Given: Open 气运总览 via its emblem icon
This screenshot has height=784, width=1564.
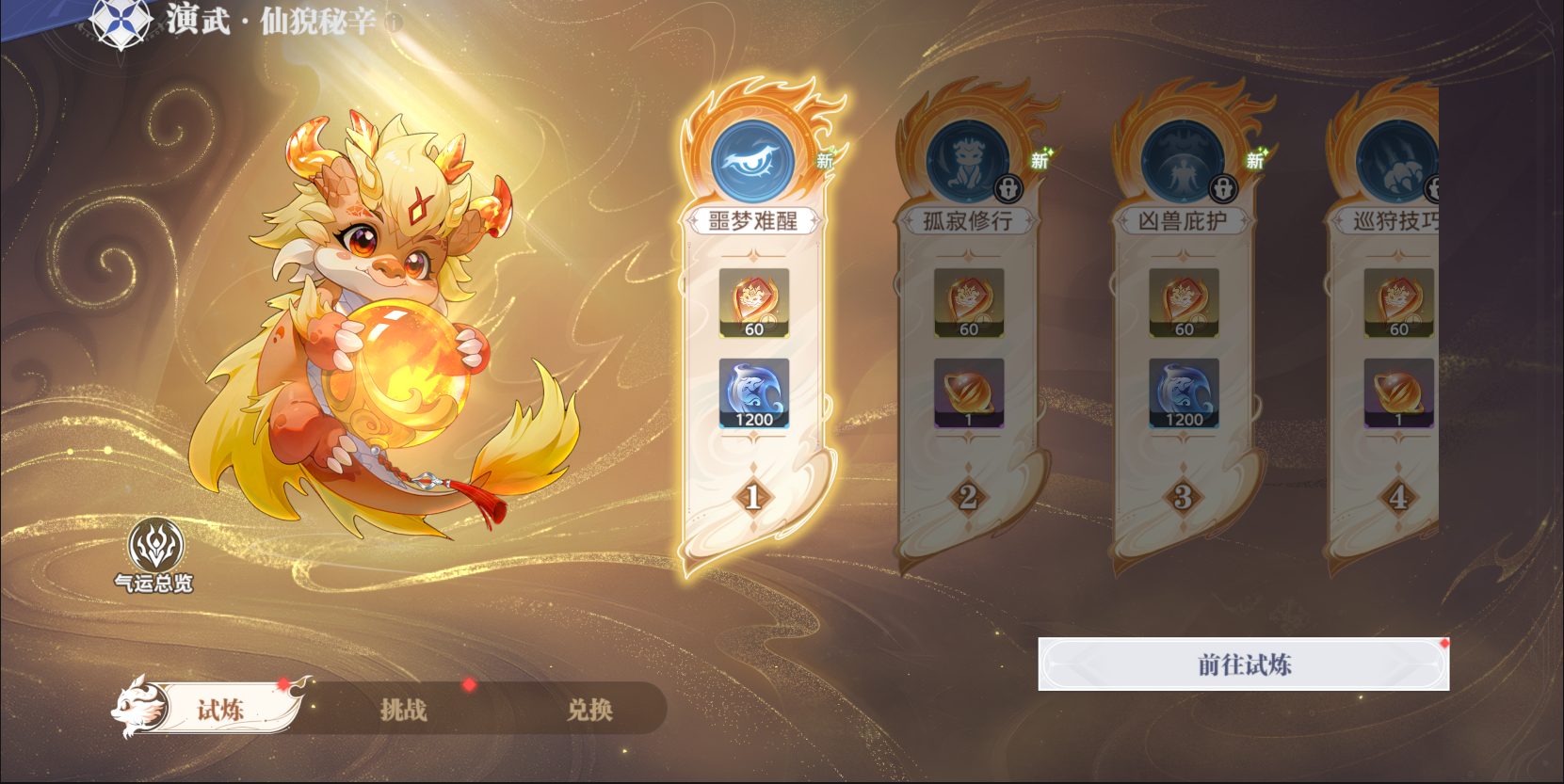Looking at the screenshot, I should (153, 545).
